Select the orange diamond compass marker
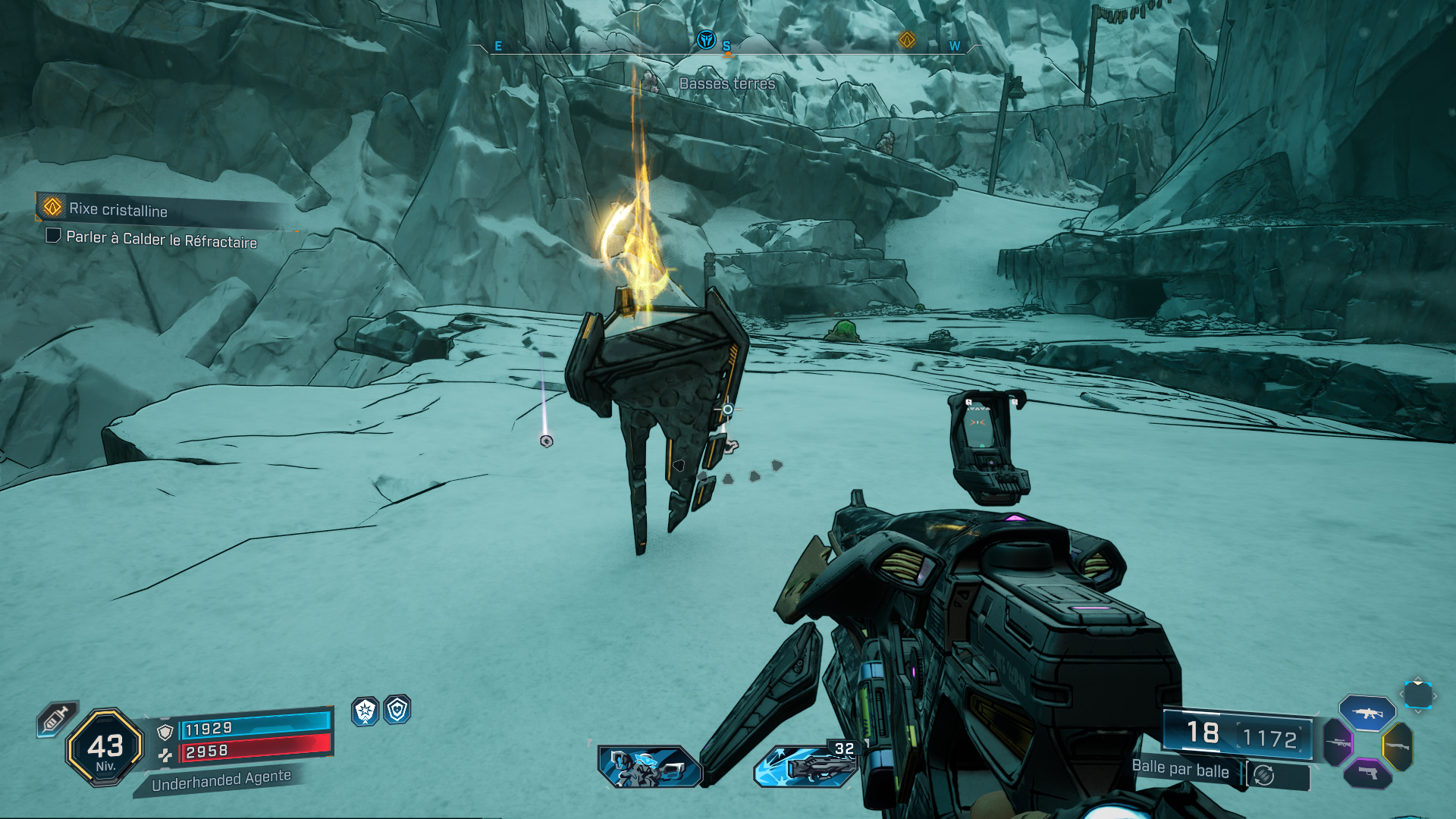 [906, 40]
